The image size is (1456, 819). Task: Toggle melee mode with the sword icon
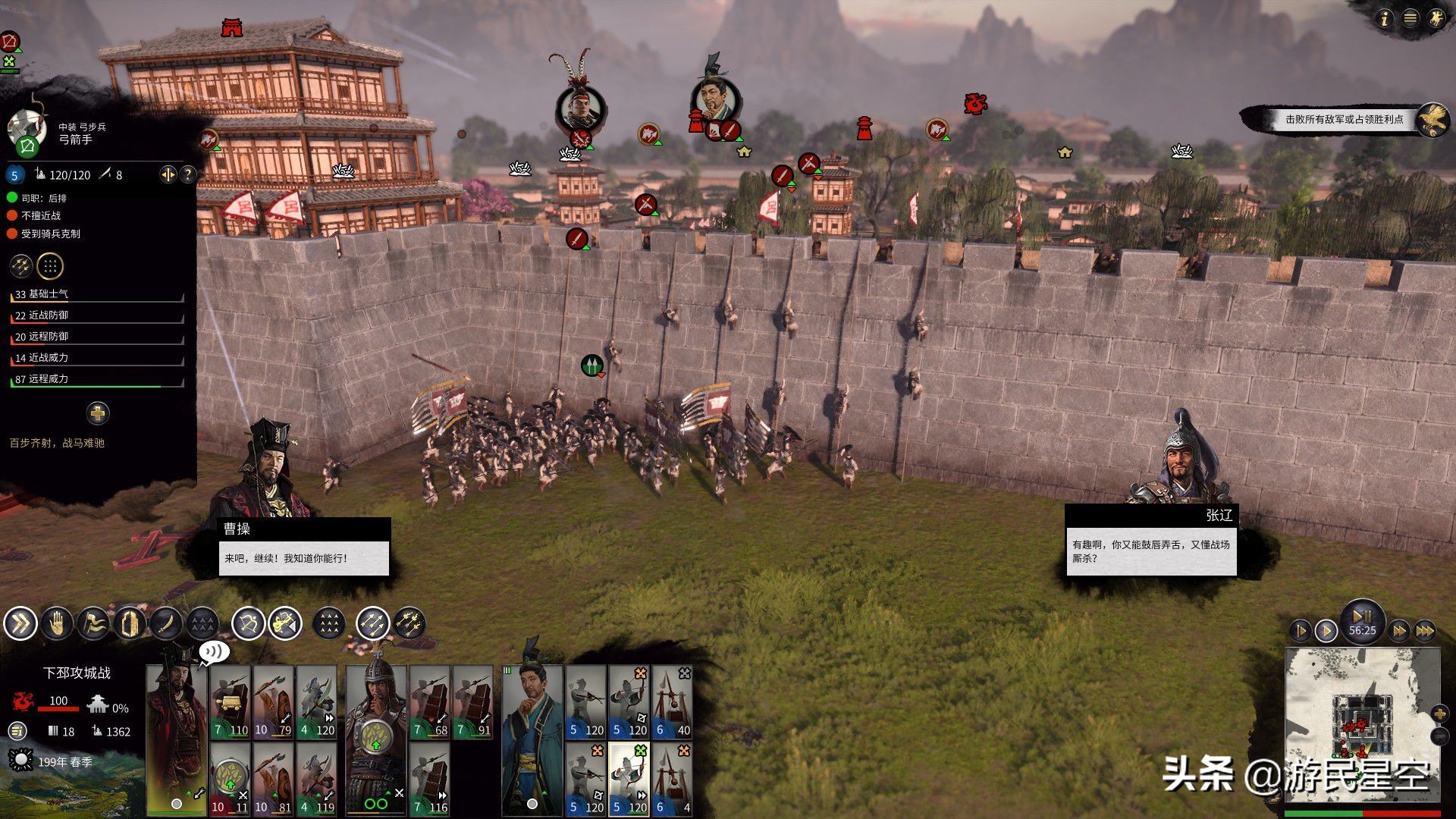tap(166, 624)
